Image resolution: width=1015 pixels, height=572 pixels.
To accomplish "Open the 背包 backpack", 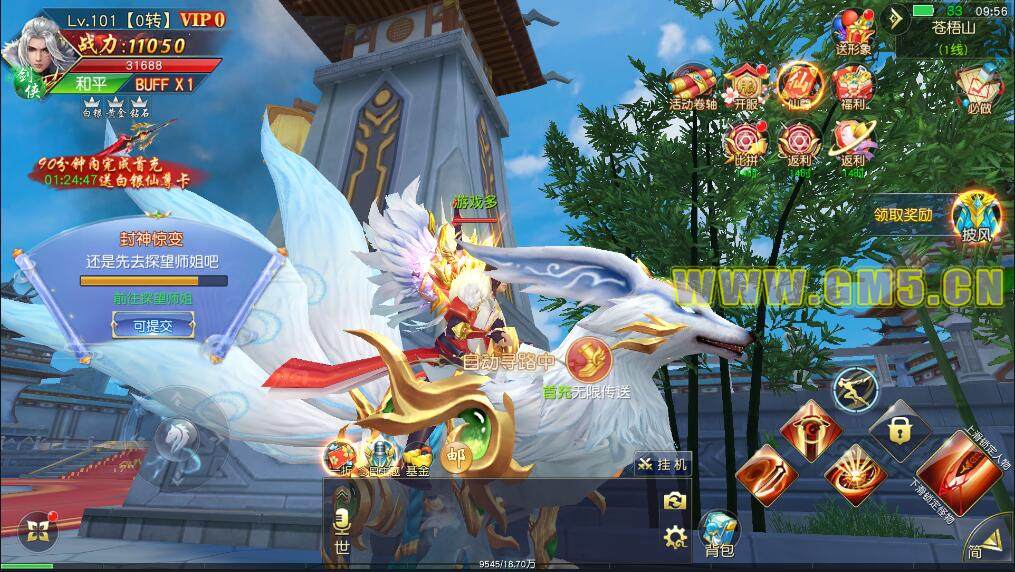I will point(719,534).
